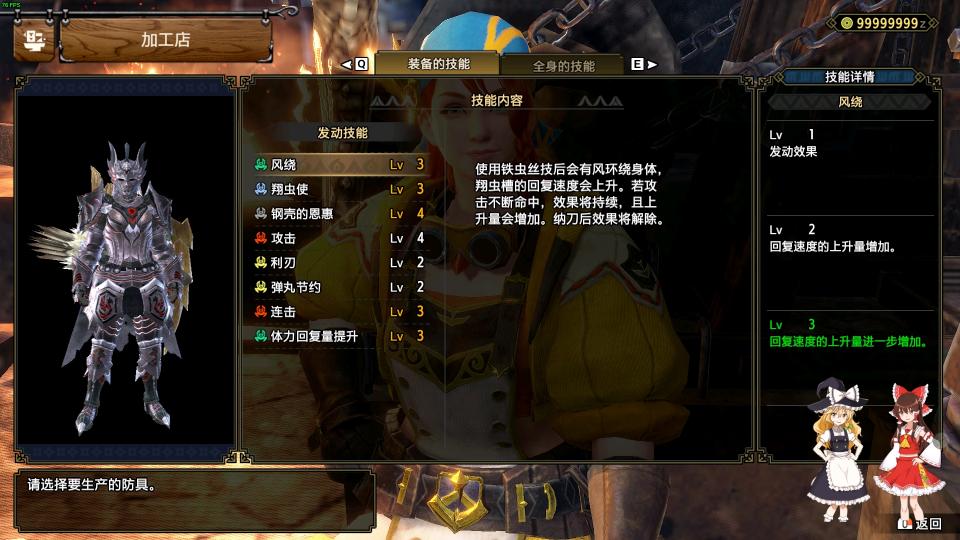Choose the 翔虫使 skill entry
960x540 pixels.
[340, 189]
